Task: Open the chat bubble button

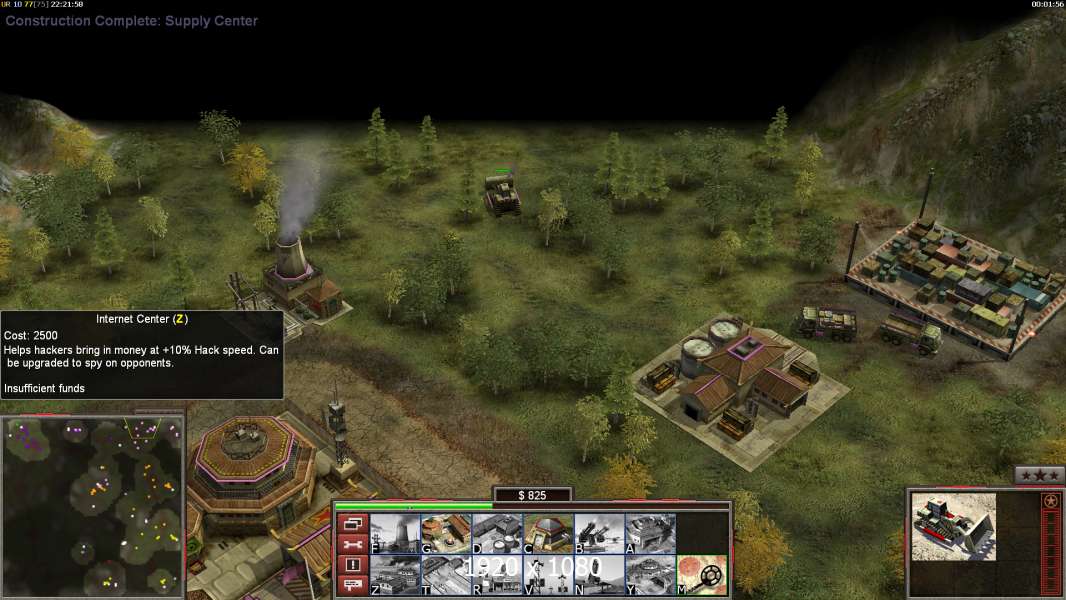Action: (352, 586)
